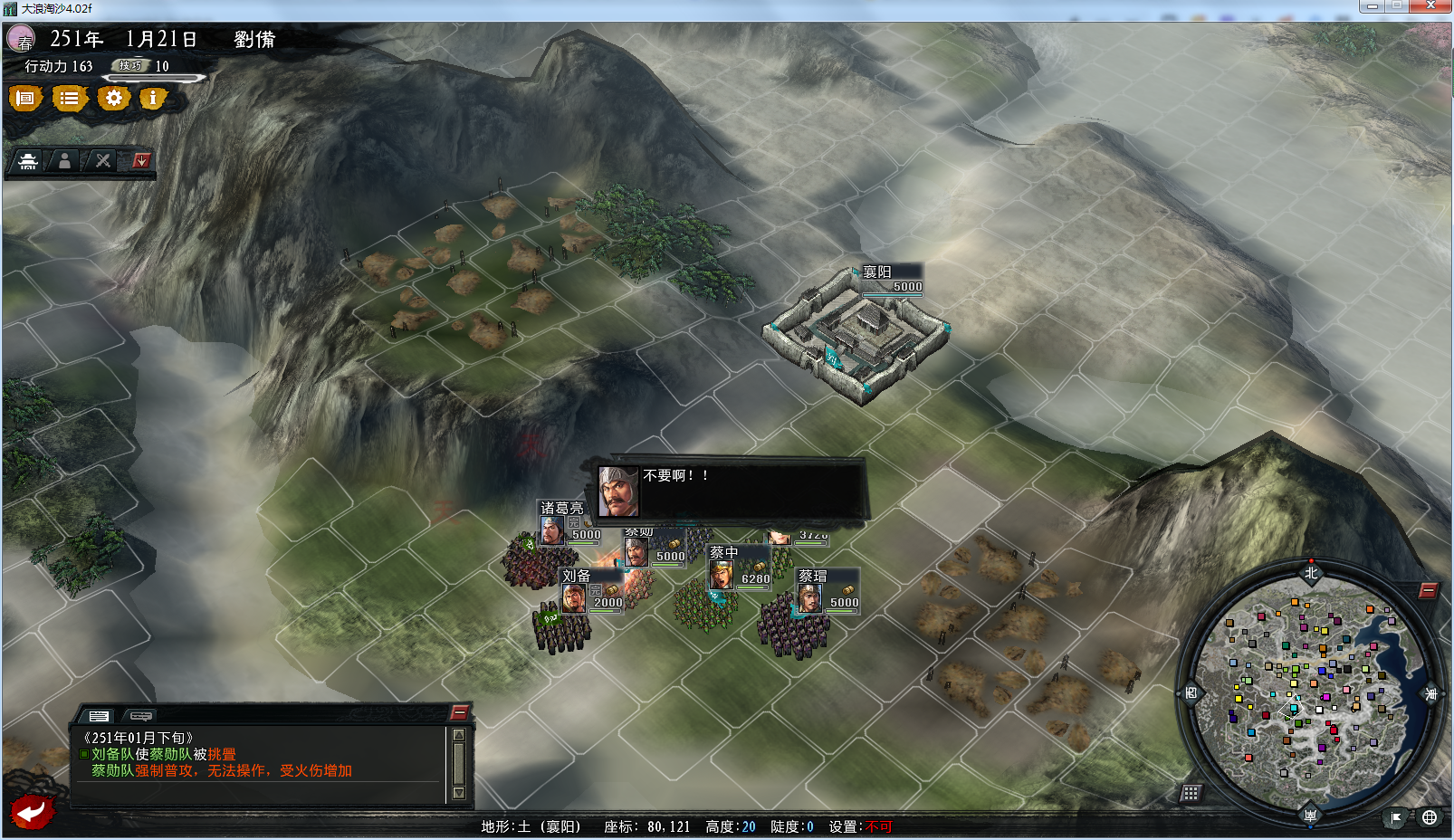Click the circular minimap
1454x840 pixels.
1310,692
